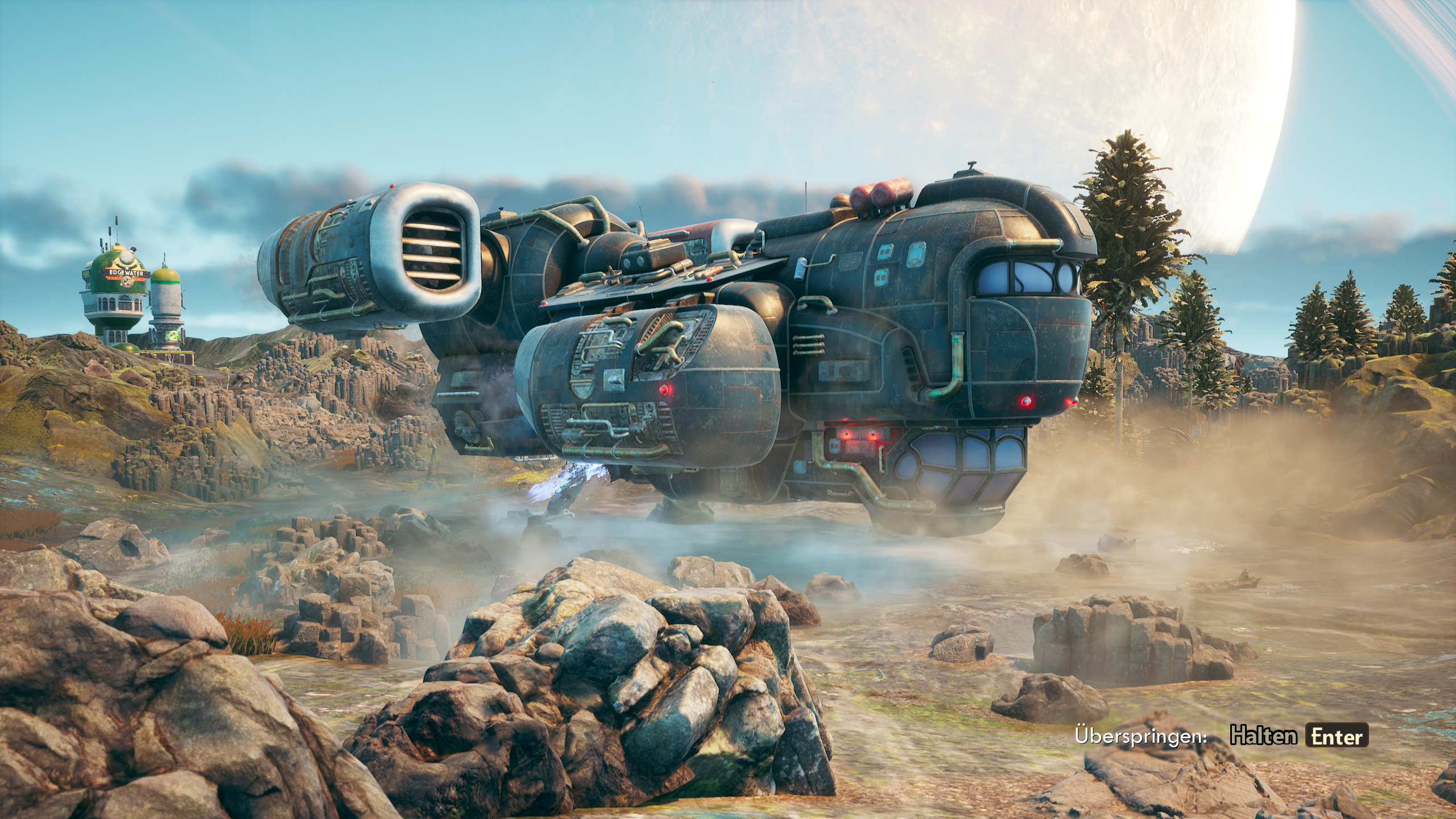
Task: Select the round emblem below the Edgewater banner
Action: [x=128, y=282]
